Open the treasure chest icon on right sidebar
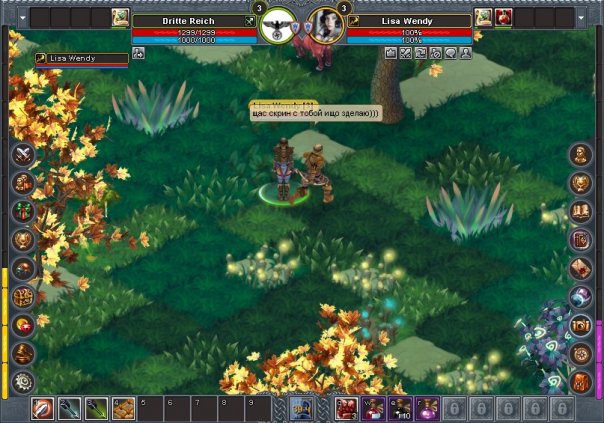This screenshot has height=423, width=604. 581,325
